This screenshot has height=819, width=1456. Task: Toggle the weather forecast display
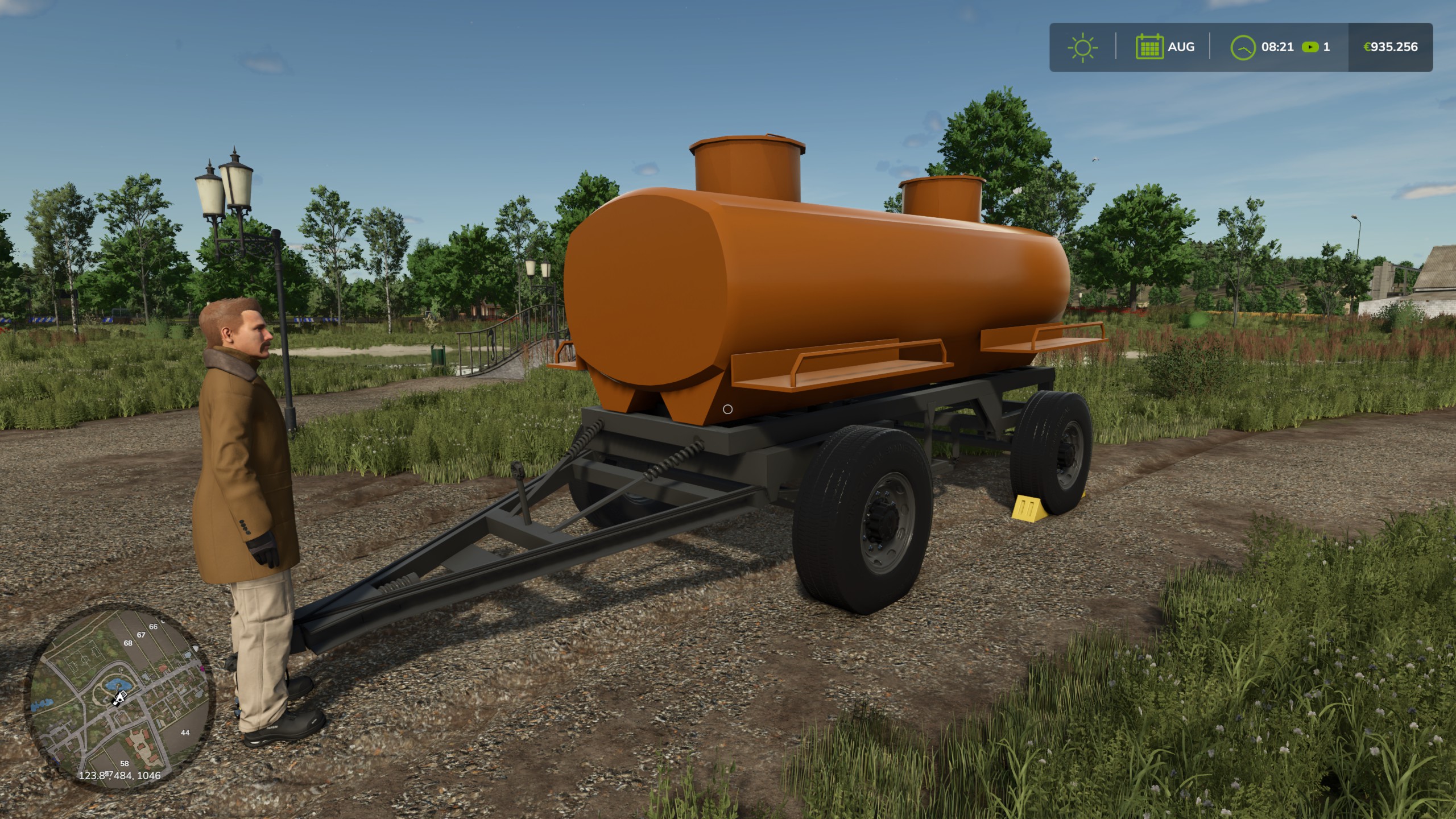pos(1082,47)
